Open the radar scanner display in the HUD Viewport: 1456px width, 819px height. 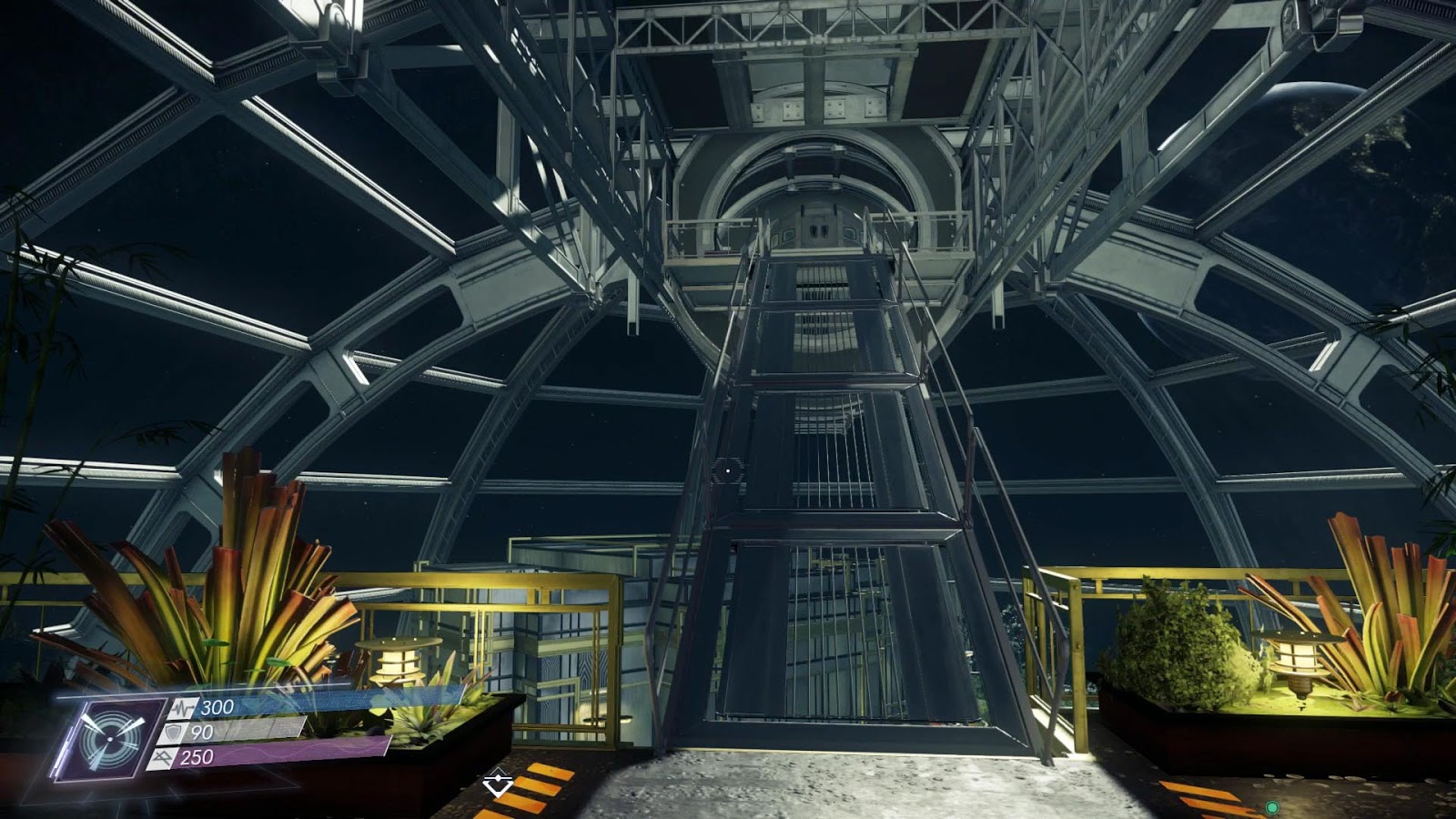108,739
